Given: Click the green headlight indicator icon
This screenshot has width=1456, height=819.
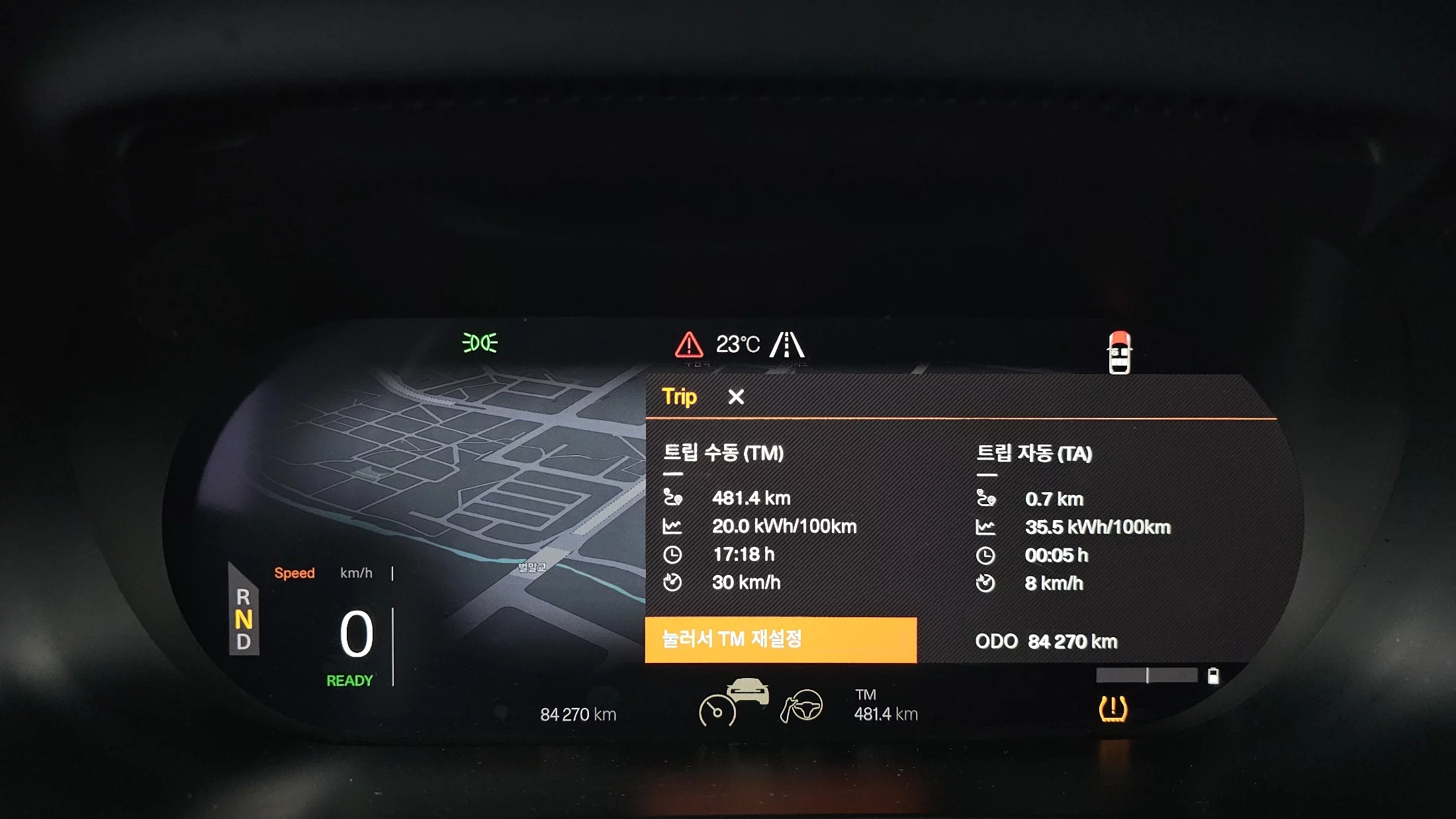Looking at the screenshot, I should (x=480, y=343).
